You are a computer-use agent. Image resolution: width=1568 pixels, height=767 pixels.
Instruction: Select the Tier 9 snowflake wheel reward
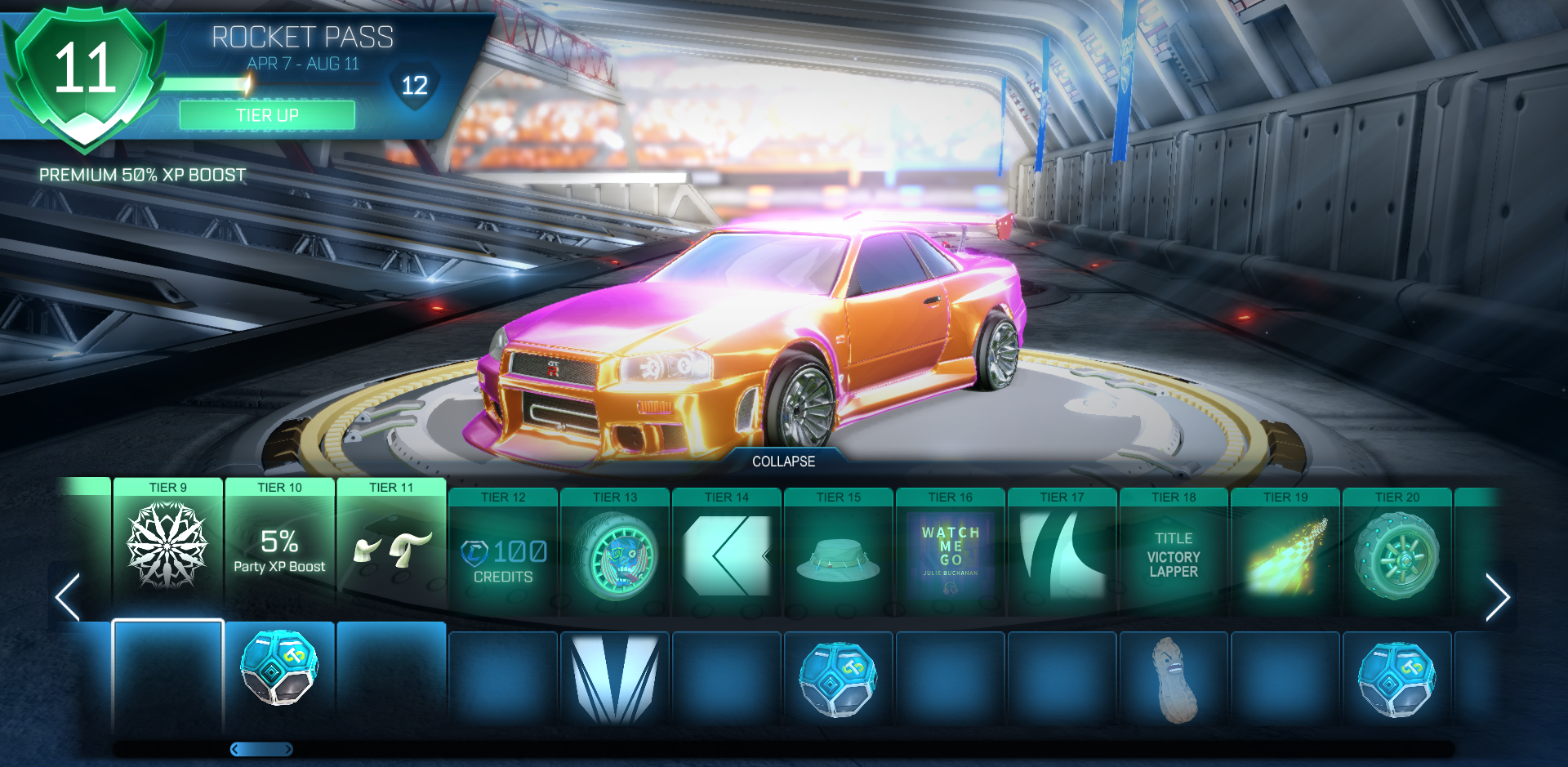(167, 546)
